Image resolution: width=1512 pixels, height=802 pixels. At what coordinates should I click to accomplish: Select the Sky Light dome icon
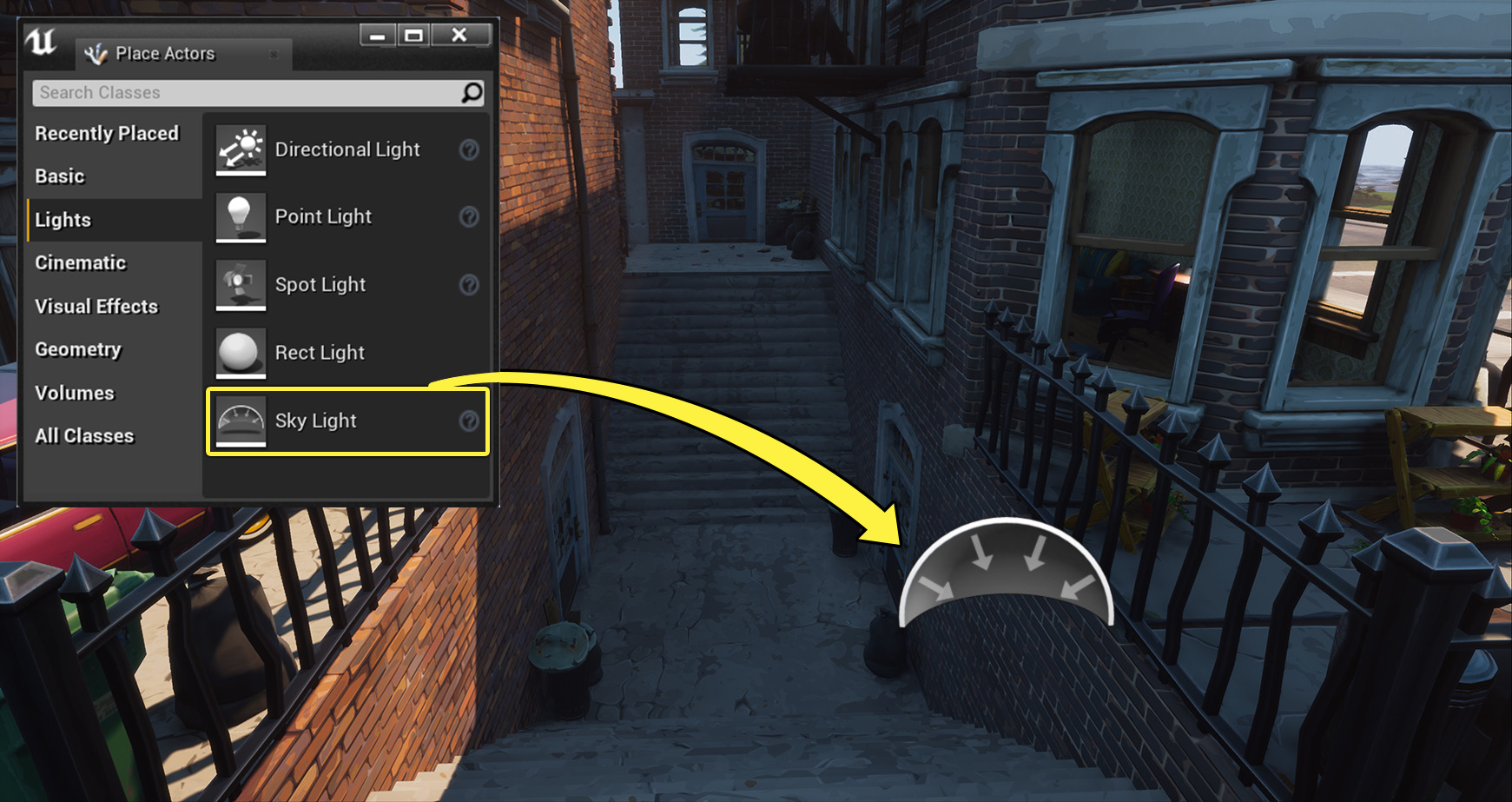click(x=240, y=421)
